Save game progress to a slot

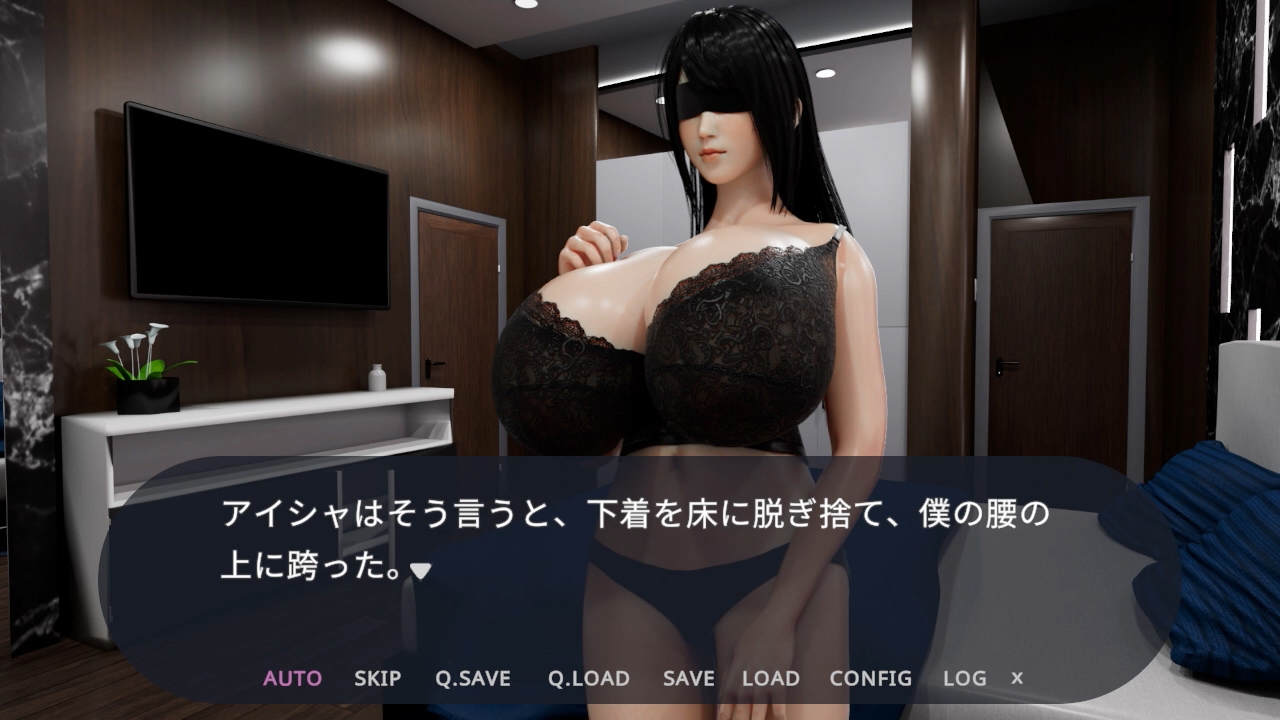pos(688,678)
